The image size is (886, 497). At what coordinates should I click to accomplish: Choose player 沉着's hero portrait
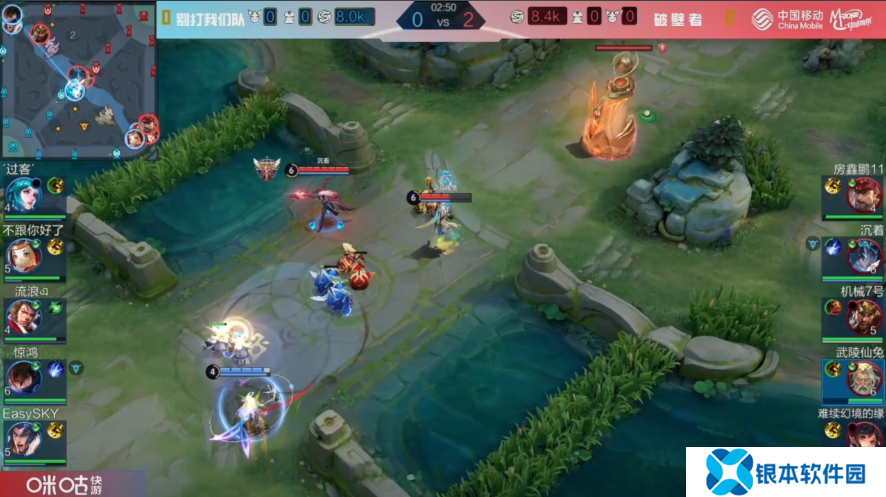click(862, 256)
